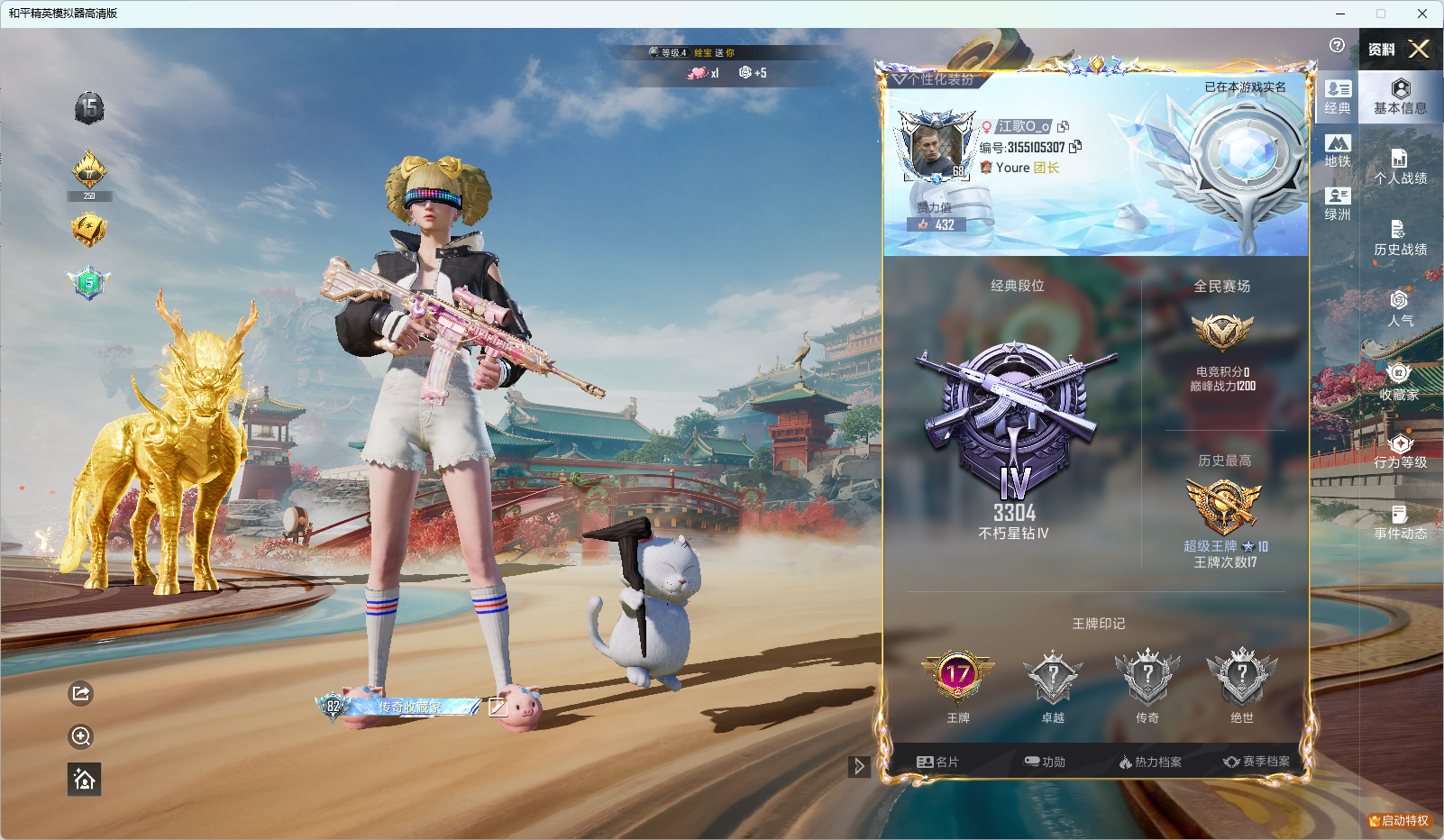
Task: Open 历史战绩 match history
Action: point(1400,239)
